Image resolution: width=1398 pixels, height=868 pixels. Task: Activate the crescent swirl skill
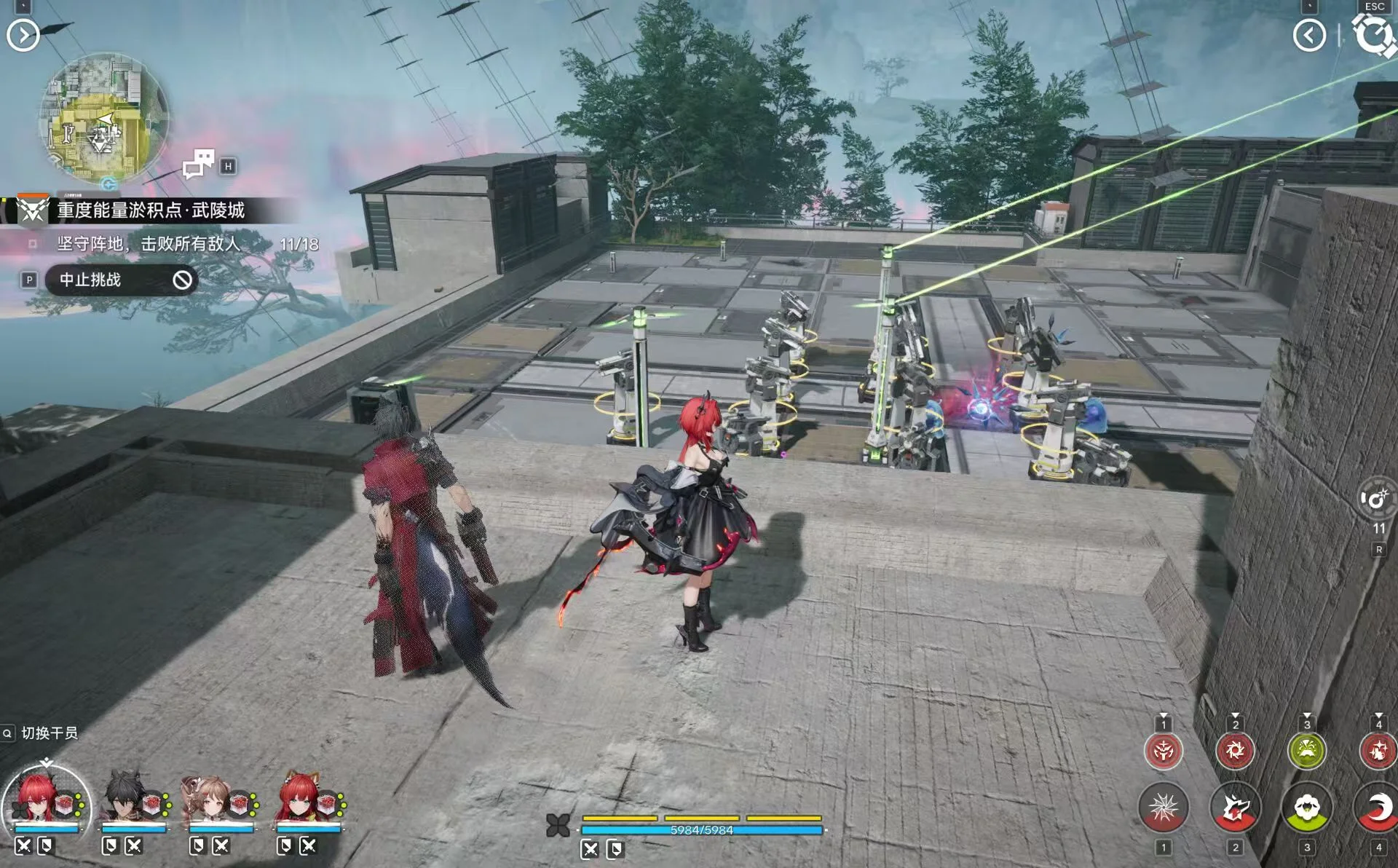1376,808
